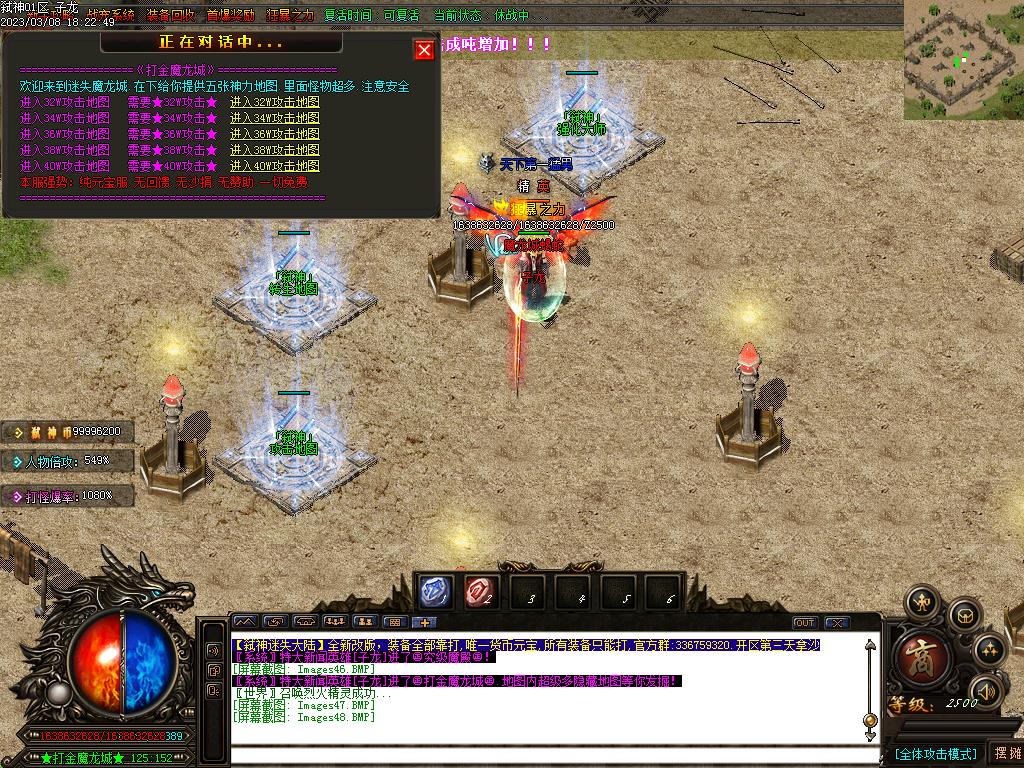Close the NPC dialogue window
The image size is (1024, 768).
[424, 50]
